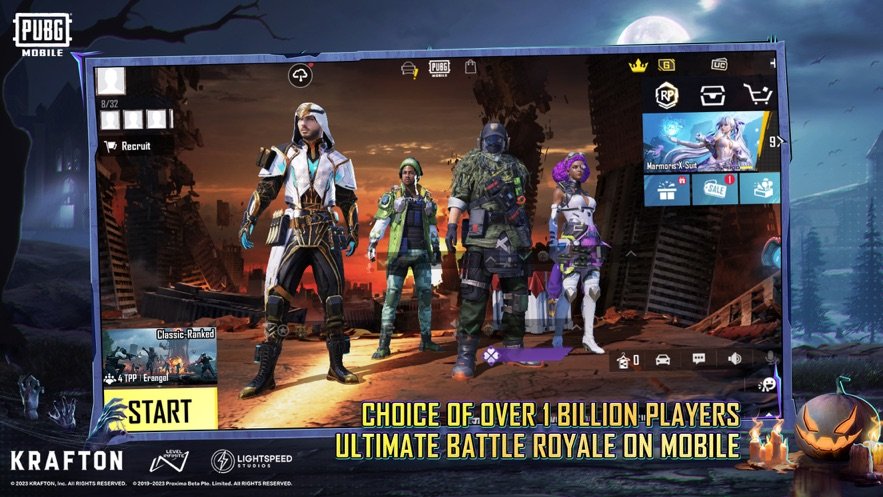Image resolution: width=883 pixels, height=497 pixels.
Task: Open the gift box events tile
Action: [x=664, y=188]
